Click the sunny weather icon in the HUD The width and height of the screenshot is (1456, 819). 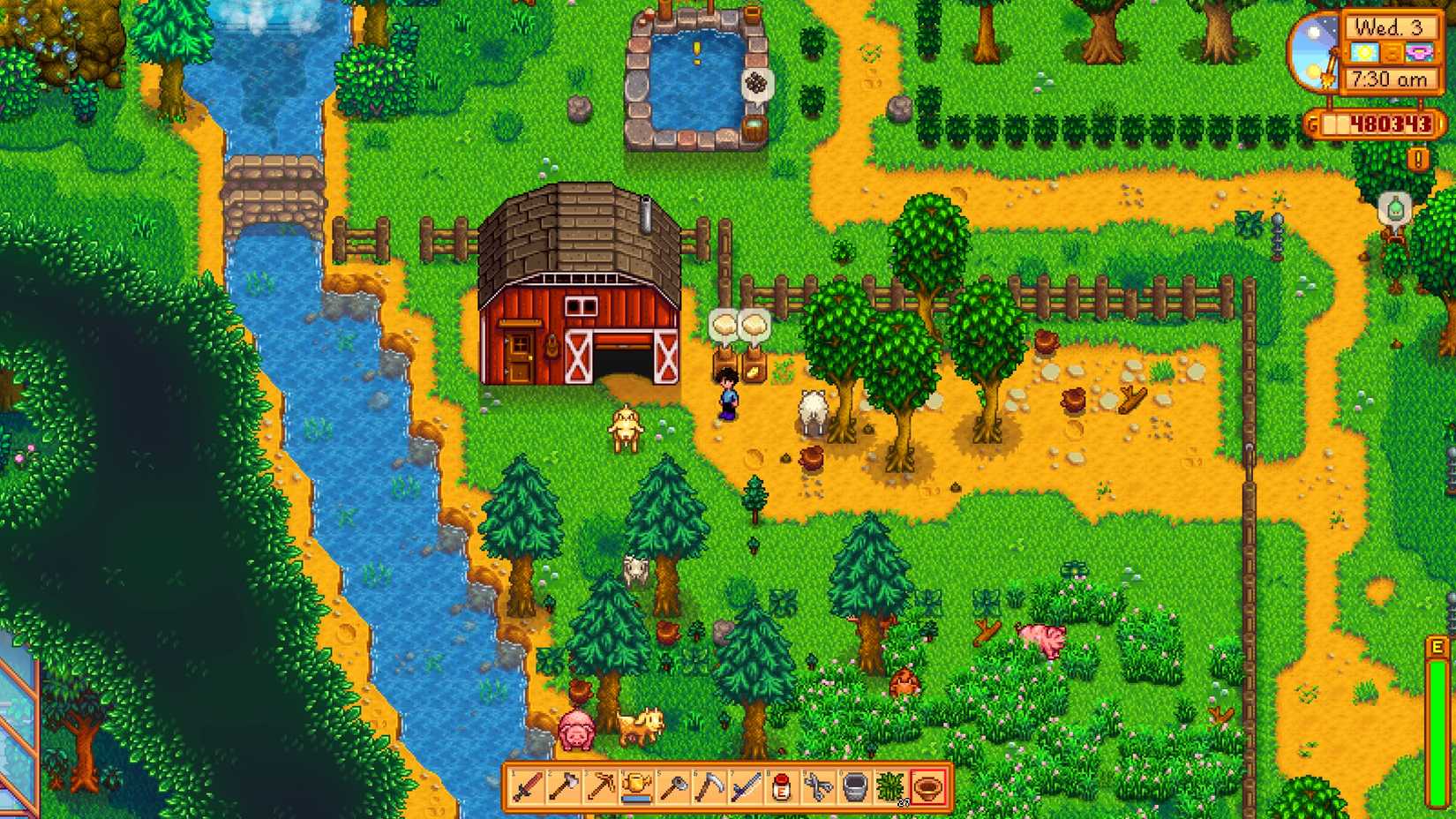1365,52
